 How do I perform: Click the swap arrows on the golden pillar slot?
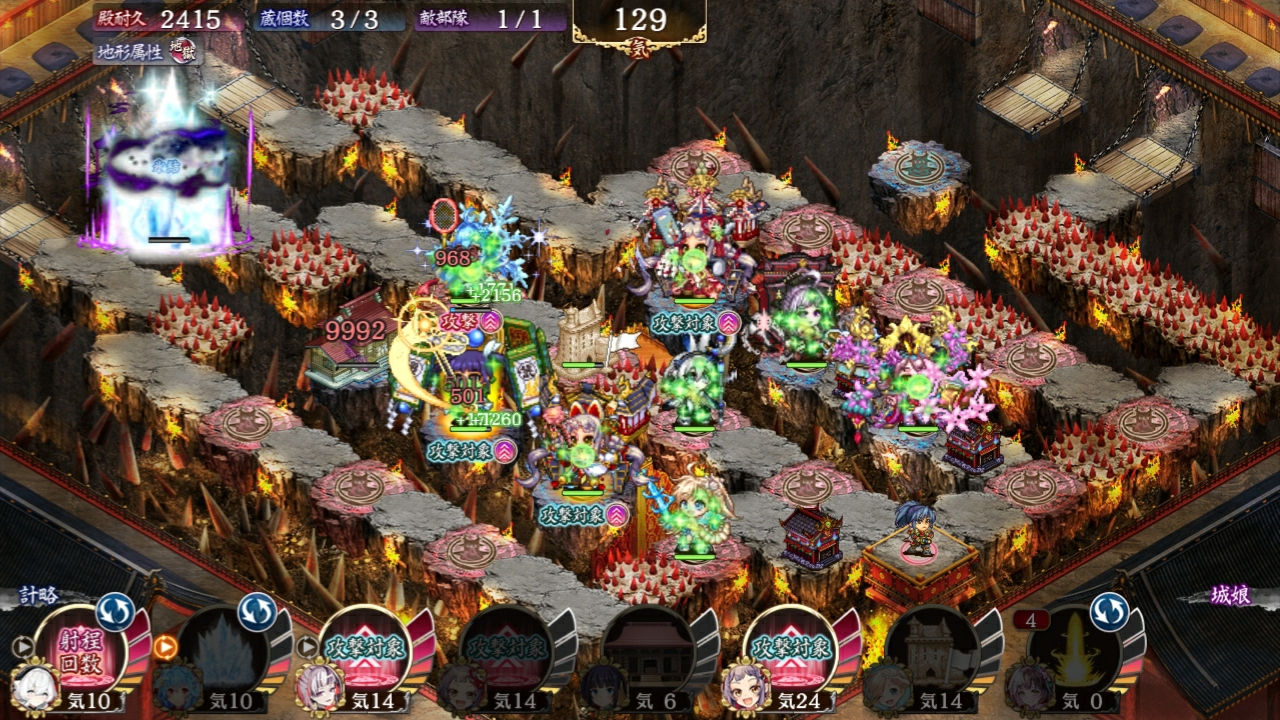(1109, 610)
